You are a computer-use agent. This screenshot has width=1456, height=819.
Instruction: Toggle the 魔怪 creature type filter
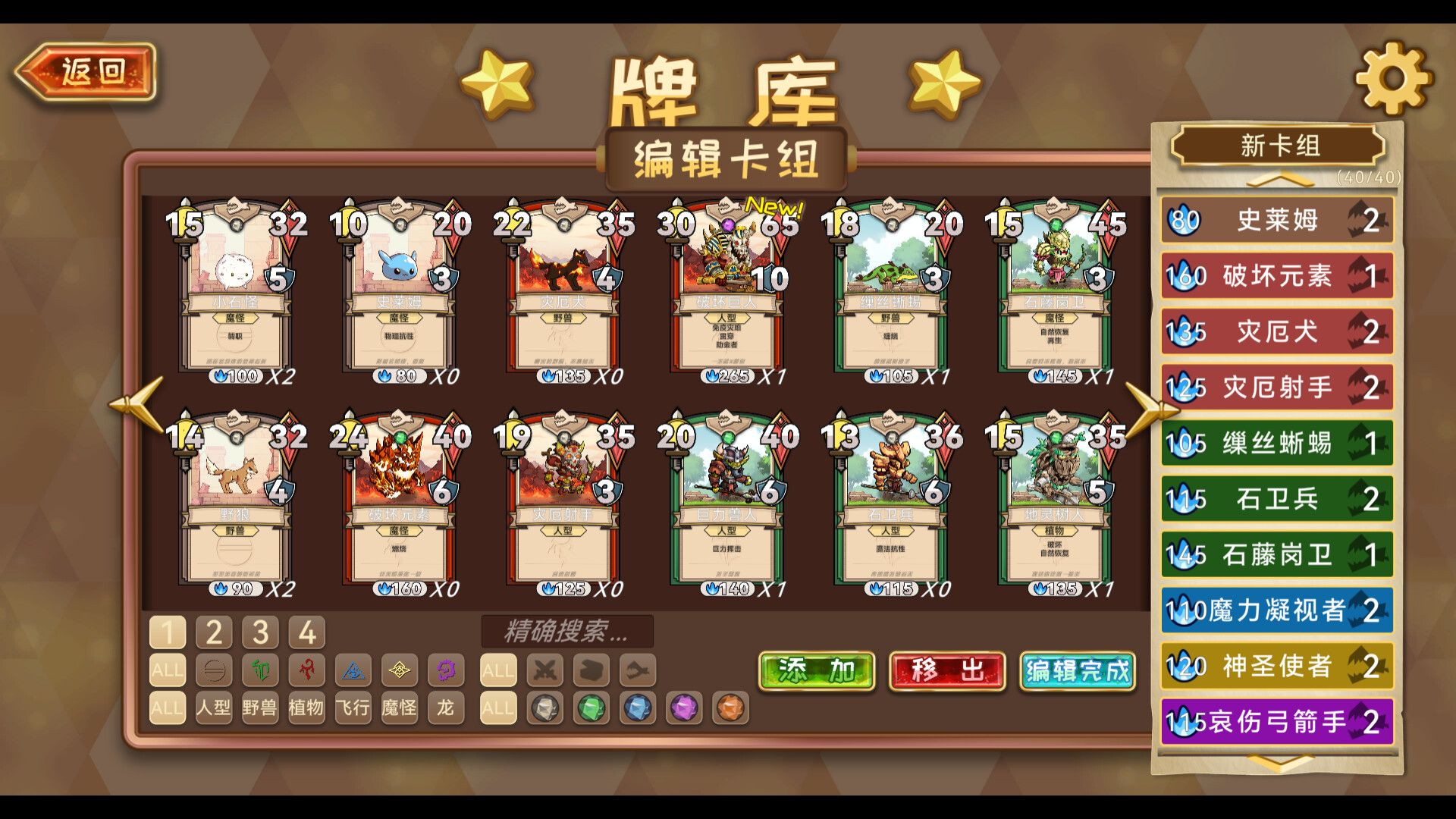(400, 708)
